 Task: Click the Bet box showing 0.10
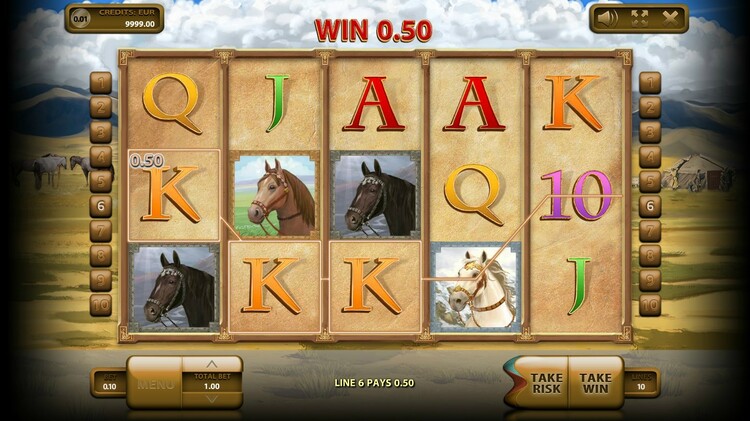[x=109, y=385]
